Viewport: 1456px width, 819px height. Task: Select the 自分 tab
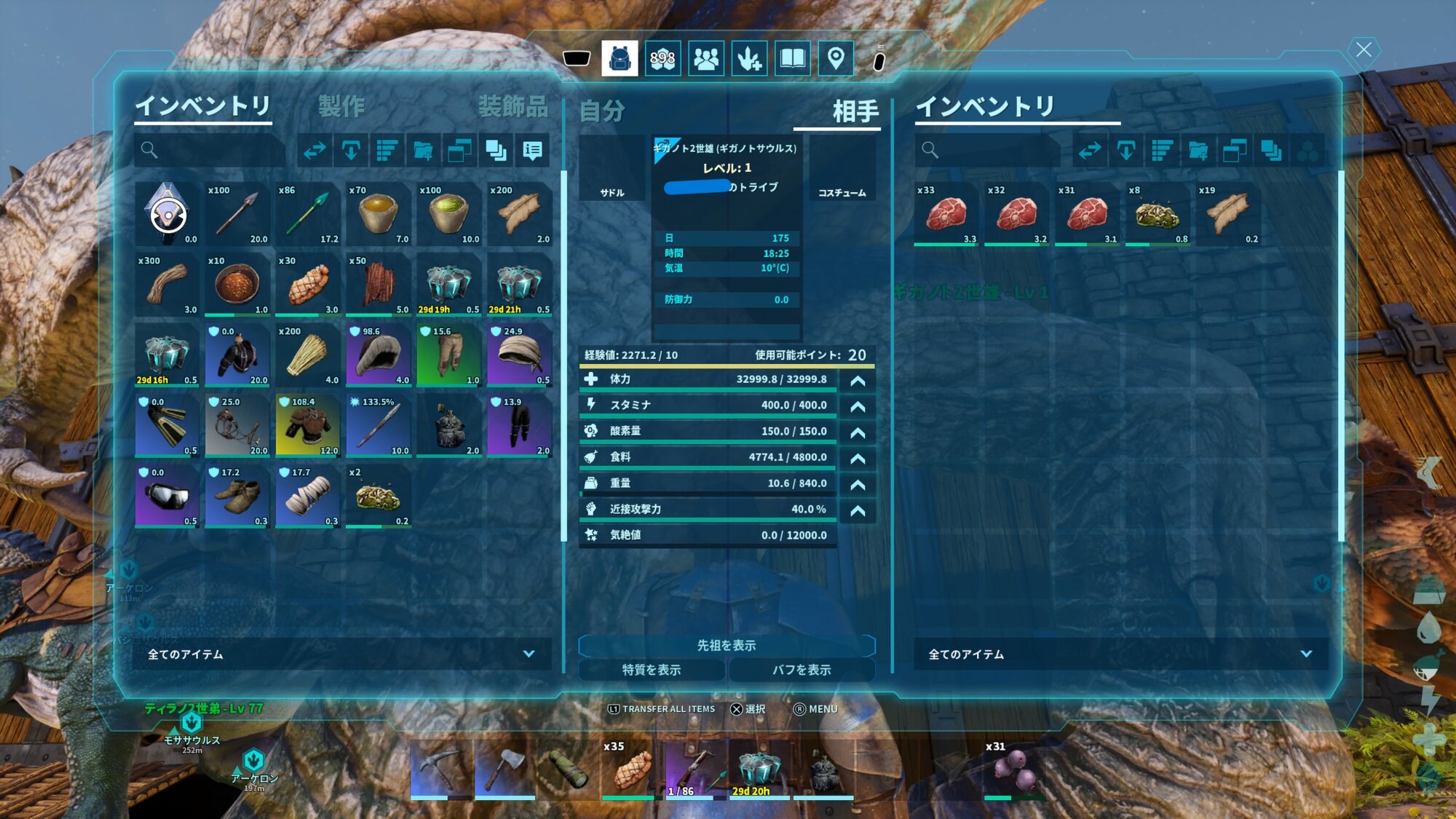[602, 111]
